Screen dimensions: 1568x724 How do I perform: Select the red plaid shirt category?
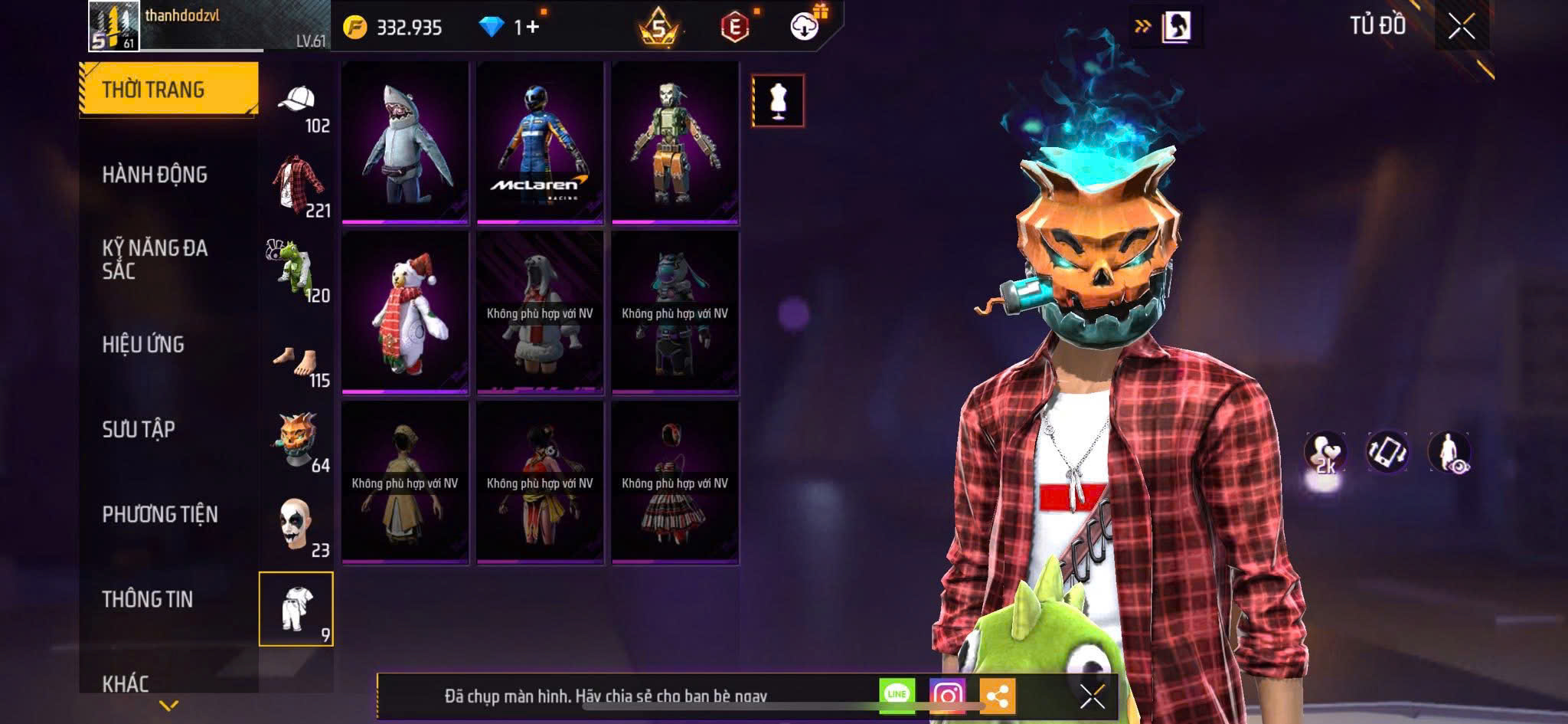[296, 185]
